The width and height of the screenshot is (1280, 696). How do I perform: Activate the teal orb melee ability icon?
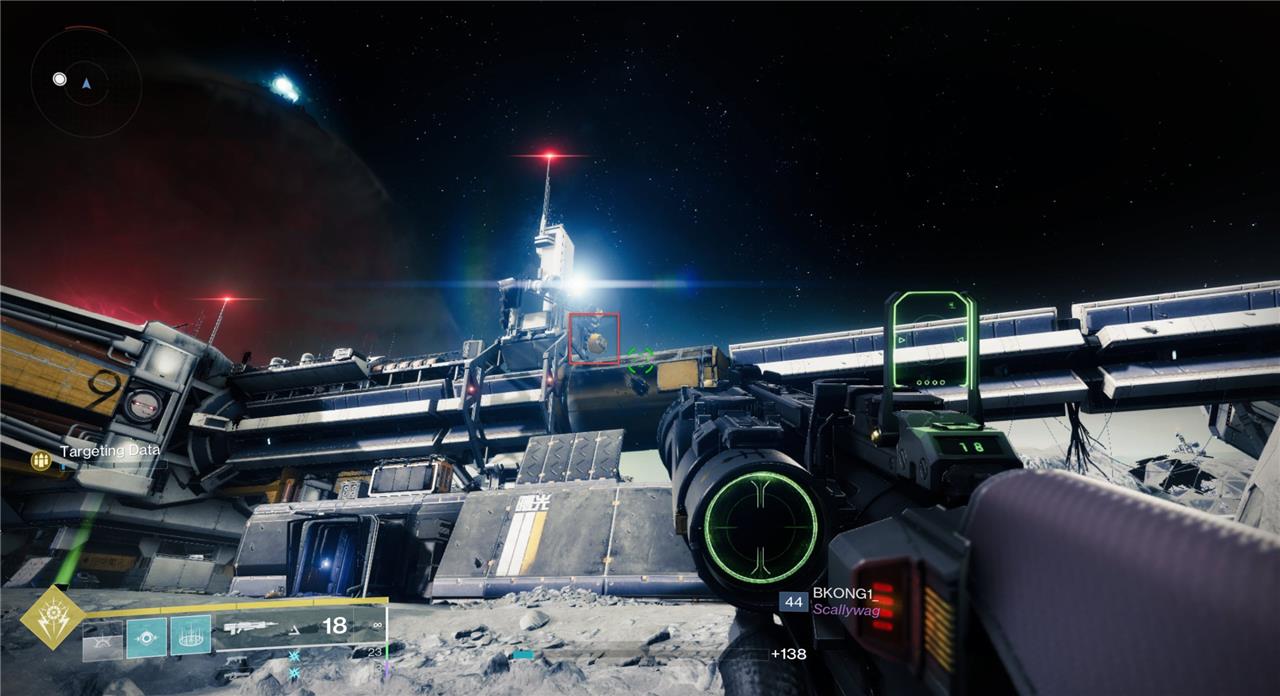tap(147, 636)
